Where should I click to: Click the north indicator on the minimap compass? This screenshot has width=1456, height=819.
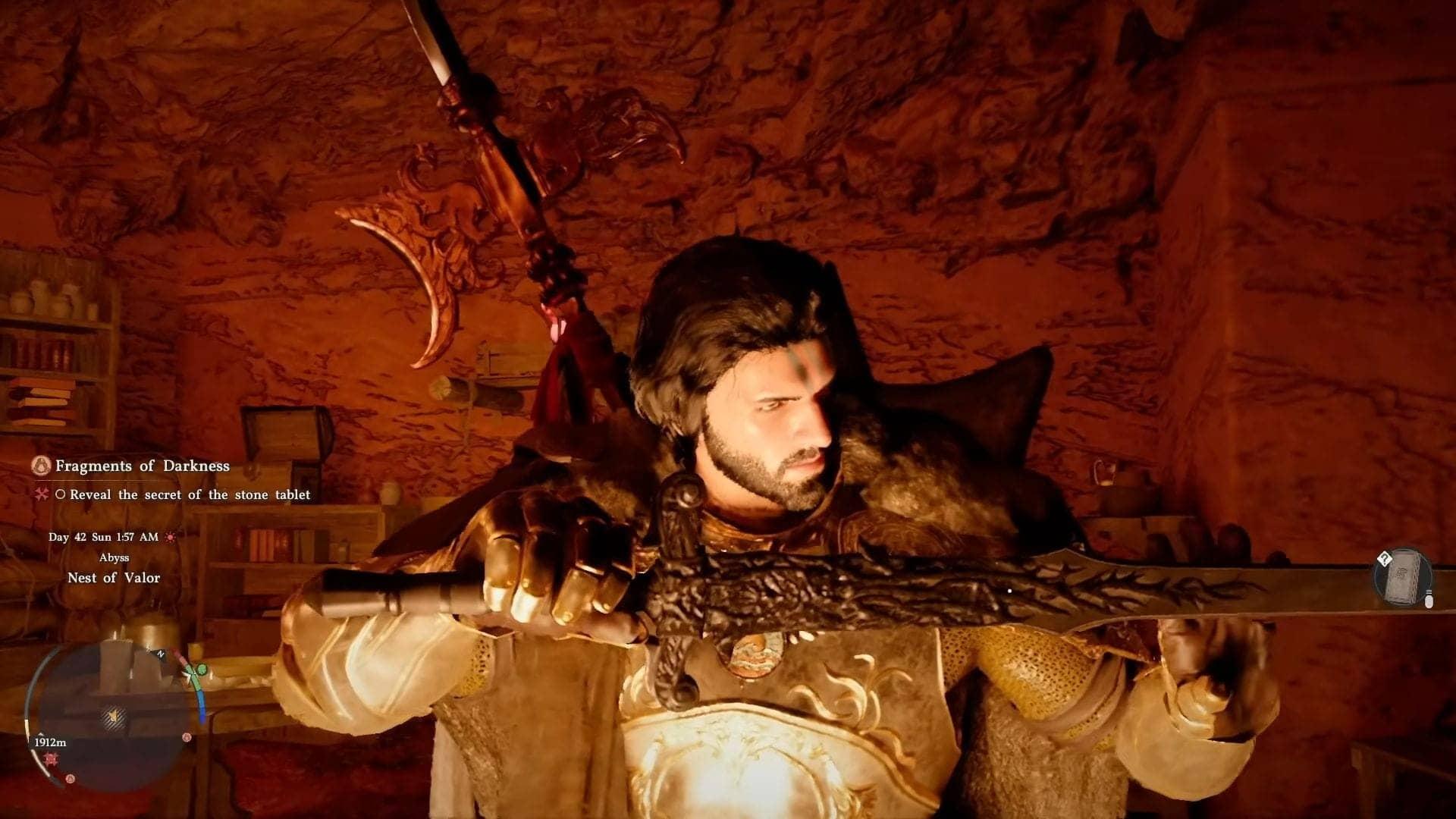160,654
